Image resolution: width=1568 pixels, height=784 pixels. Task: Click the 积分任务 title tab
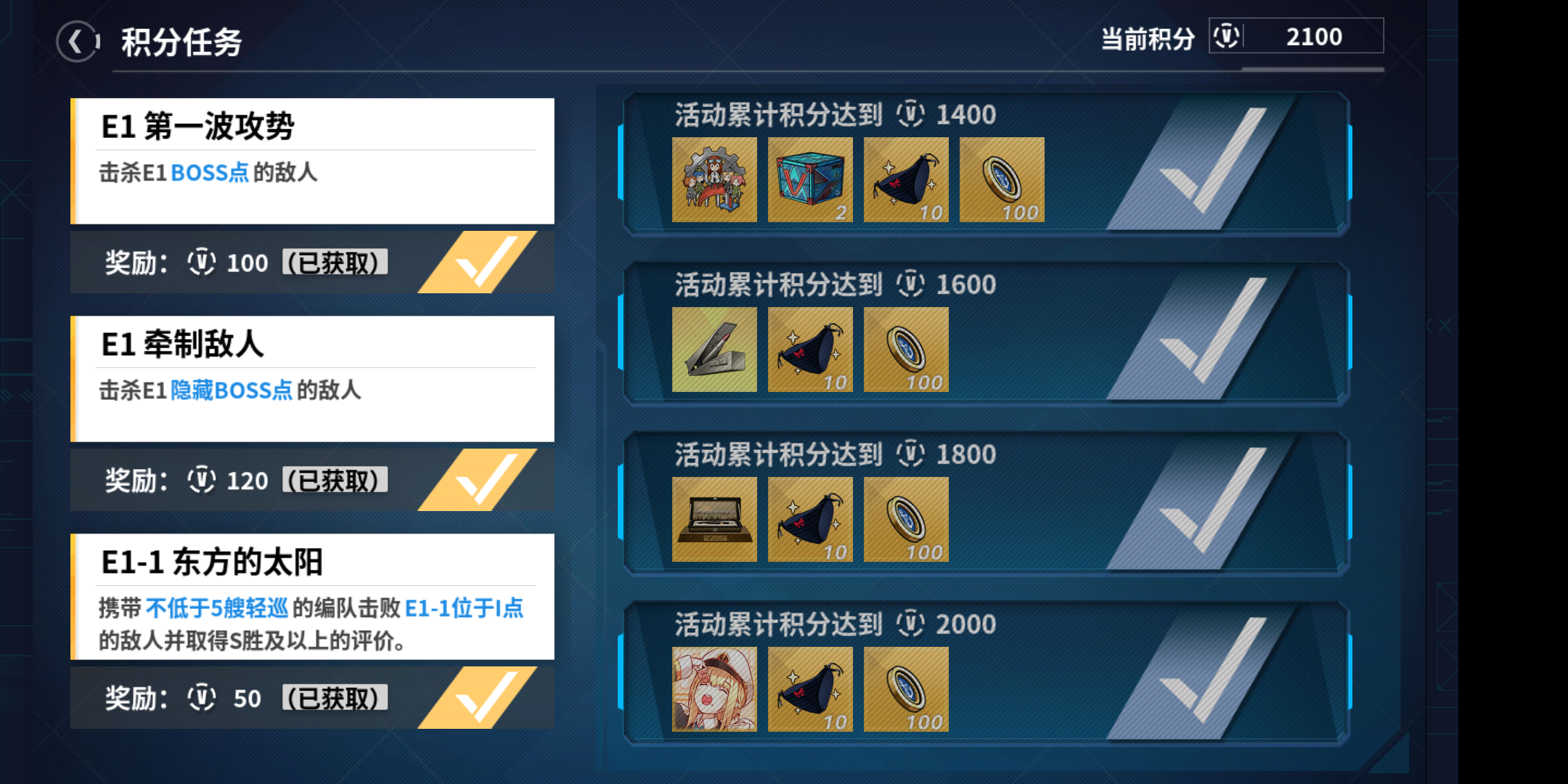(x=180, y=41)
